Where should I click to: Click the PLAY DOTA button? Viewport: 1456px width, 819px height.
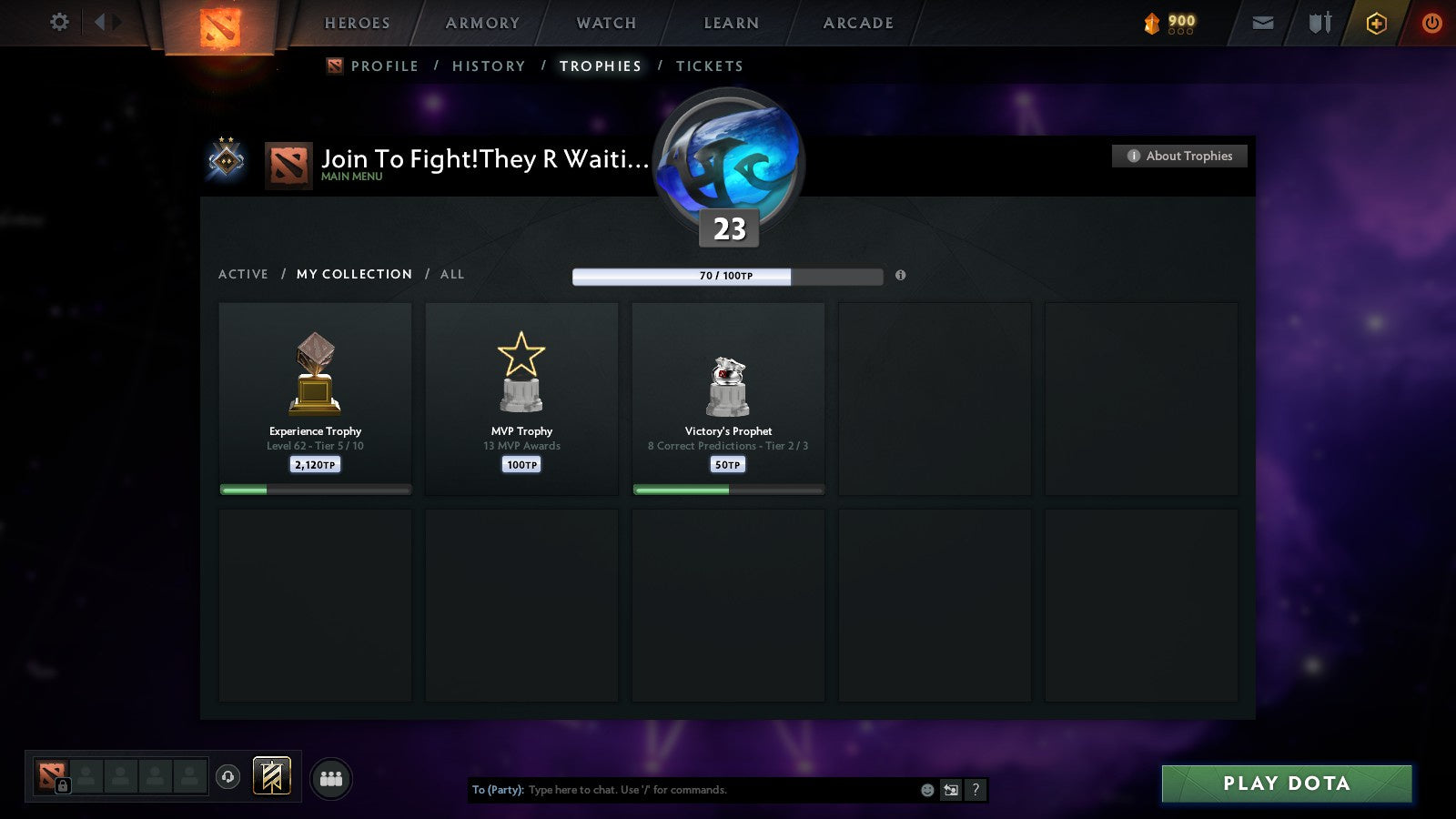coord(1285,784)
